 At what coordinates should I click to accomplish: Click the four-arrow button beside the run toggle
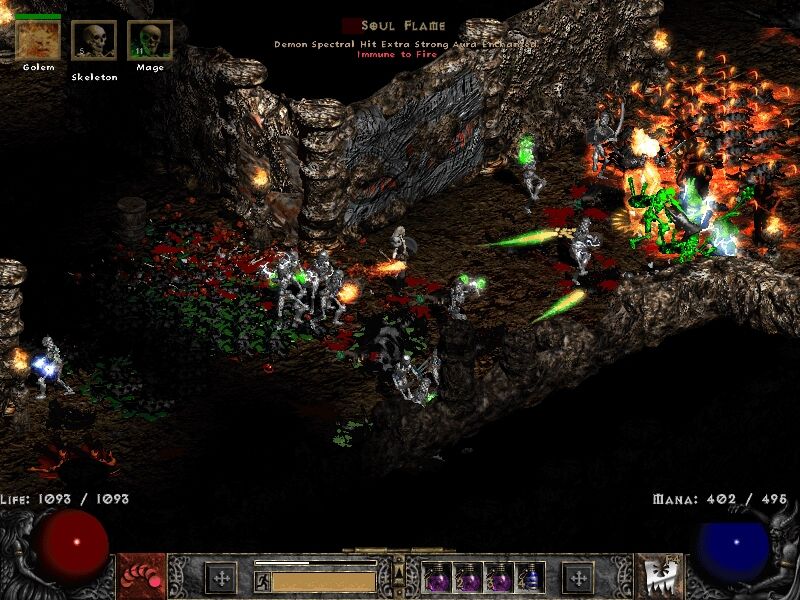coord(221,578)
